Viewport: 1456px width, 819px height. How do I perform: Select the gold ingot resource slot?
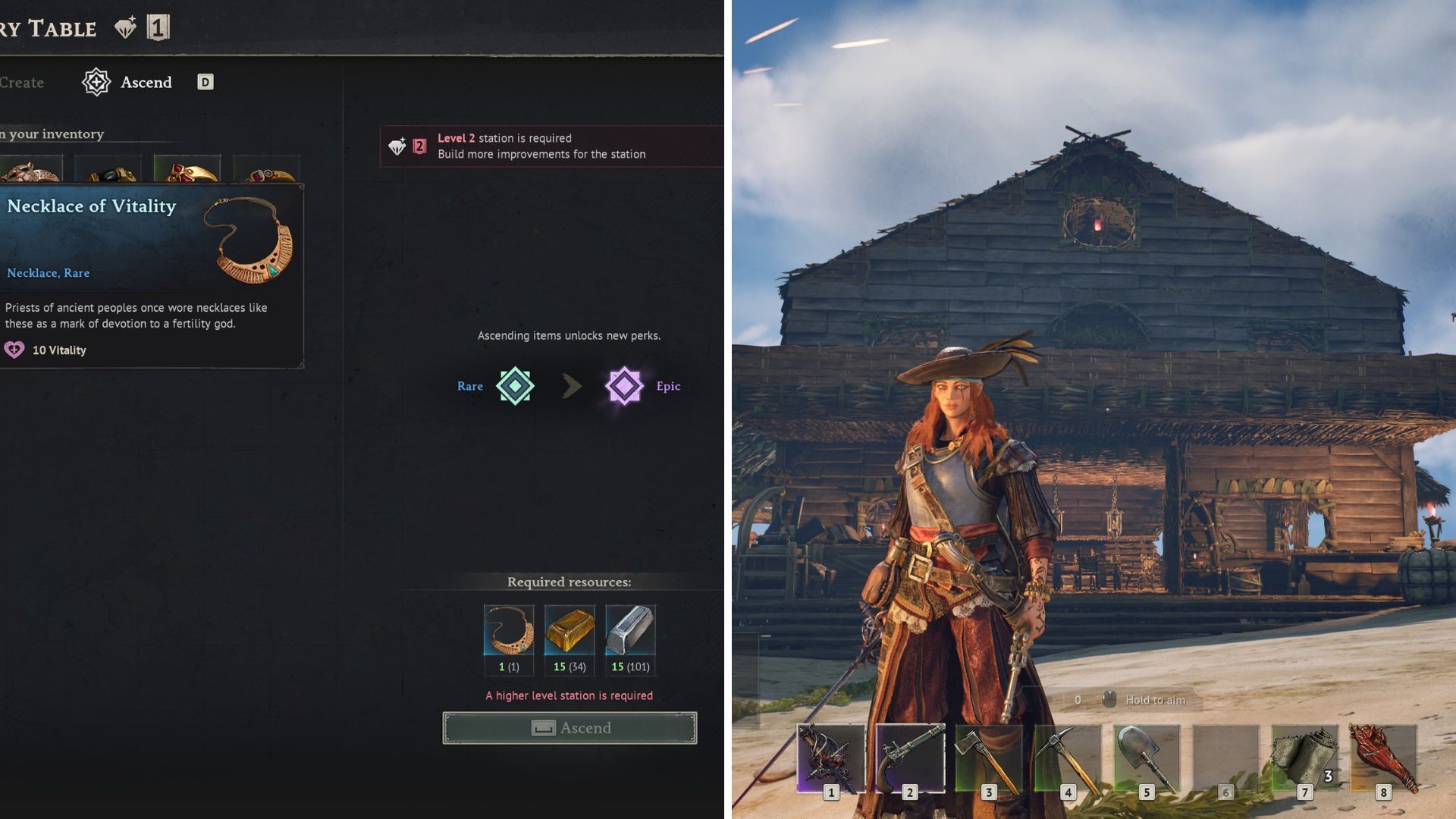coord(570,630)
